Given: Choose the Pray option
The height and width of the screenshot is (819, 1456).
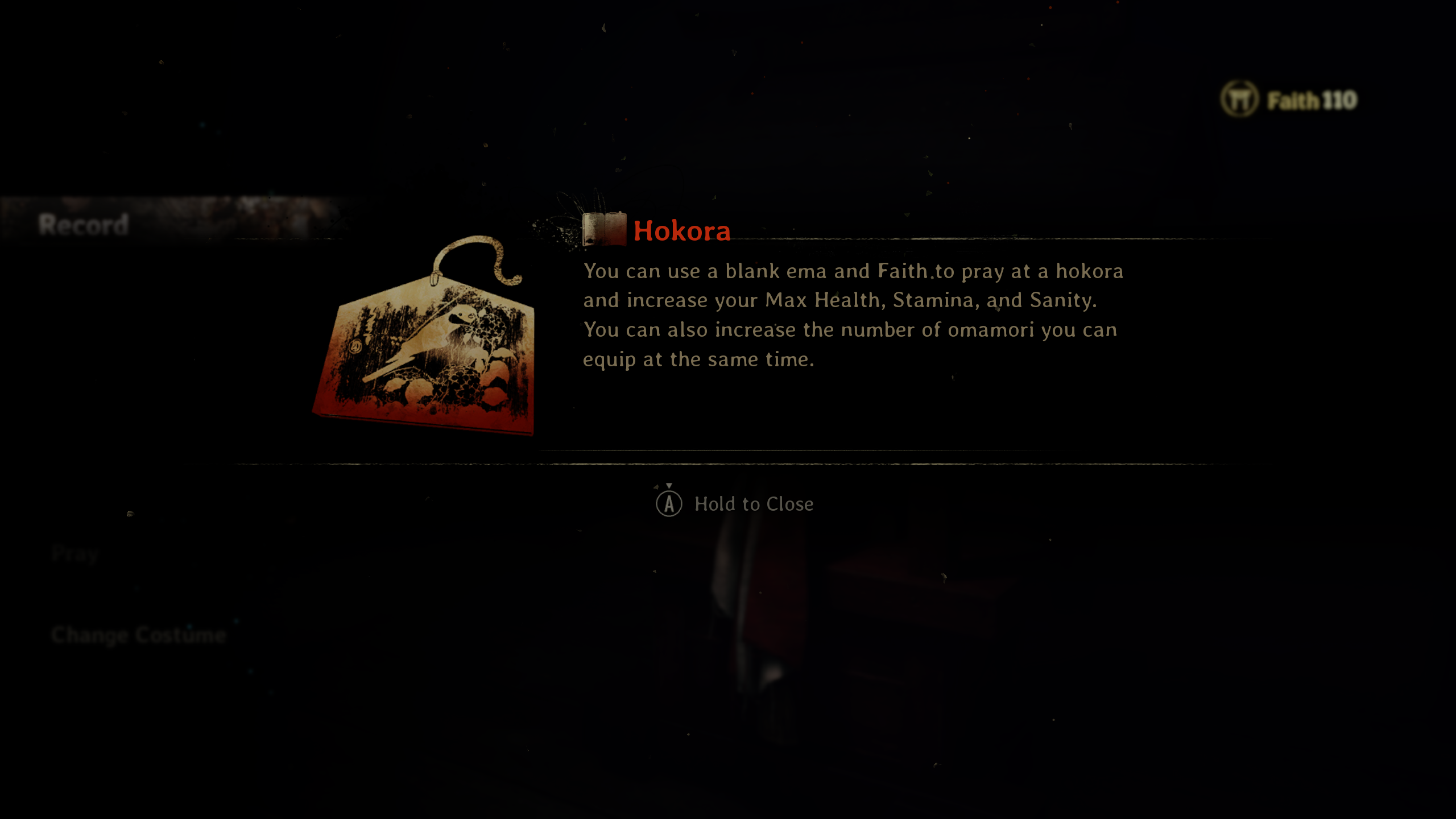Looking at the screenshot, I should 75,553.
